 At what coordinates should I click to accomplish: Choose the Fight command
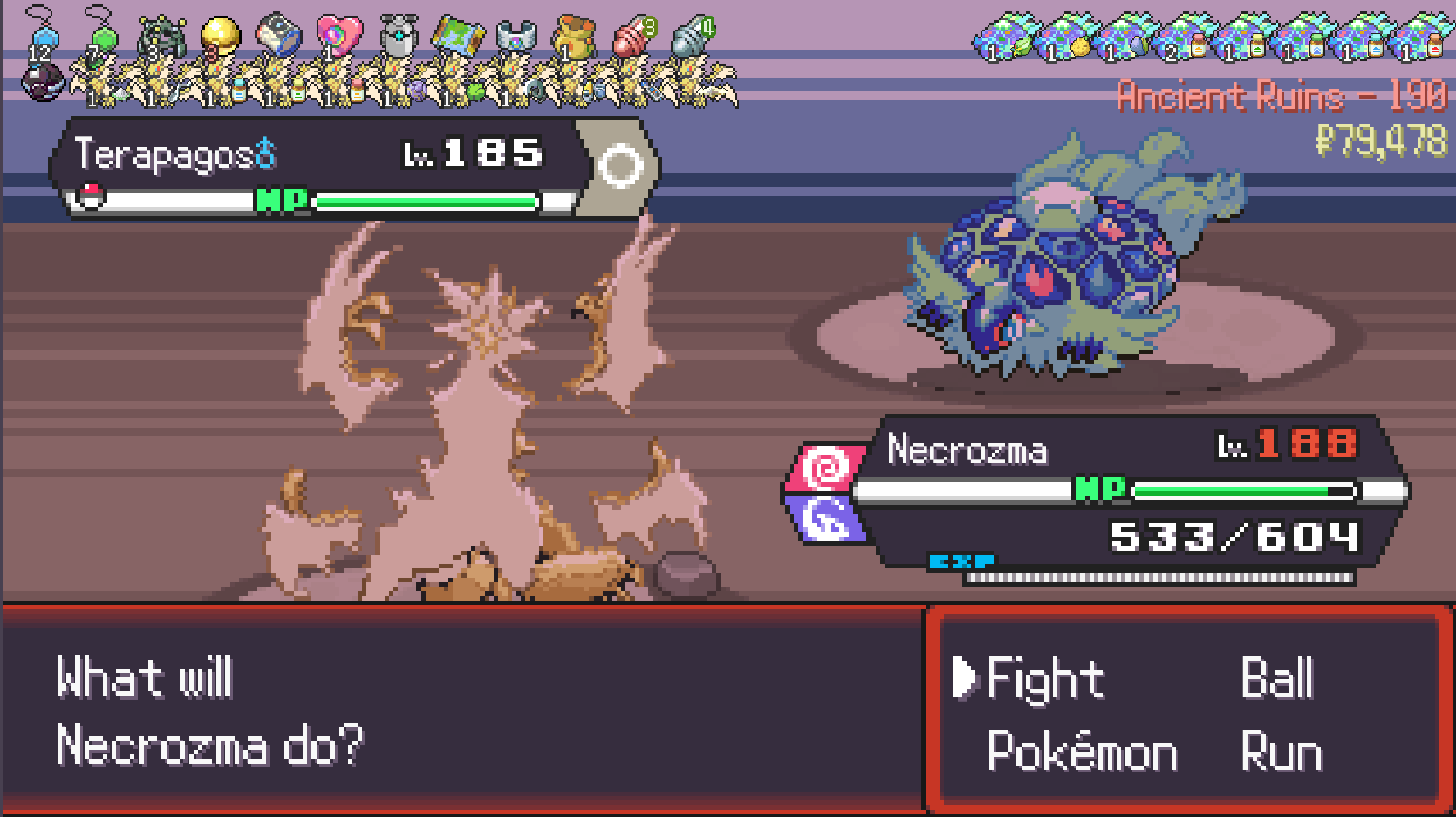coord(1044,679)
